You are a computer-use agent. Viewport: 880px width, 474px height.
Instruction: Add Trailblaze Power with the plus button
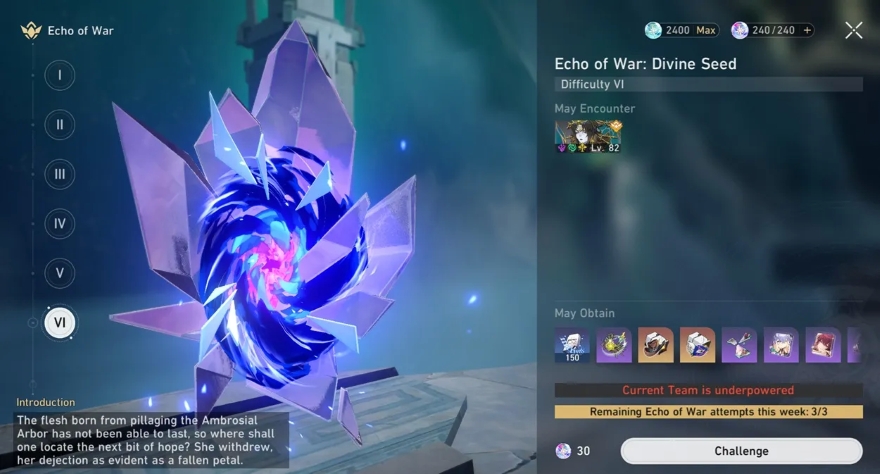point(807,31)
